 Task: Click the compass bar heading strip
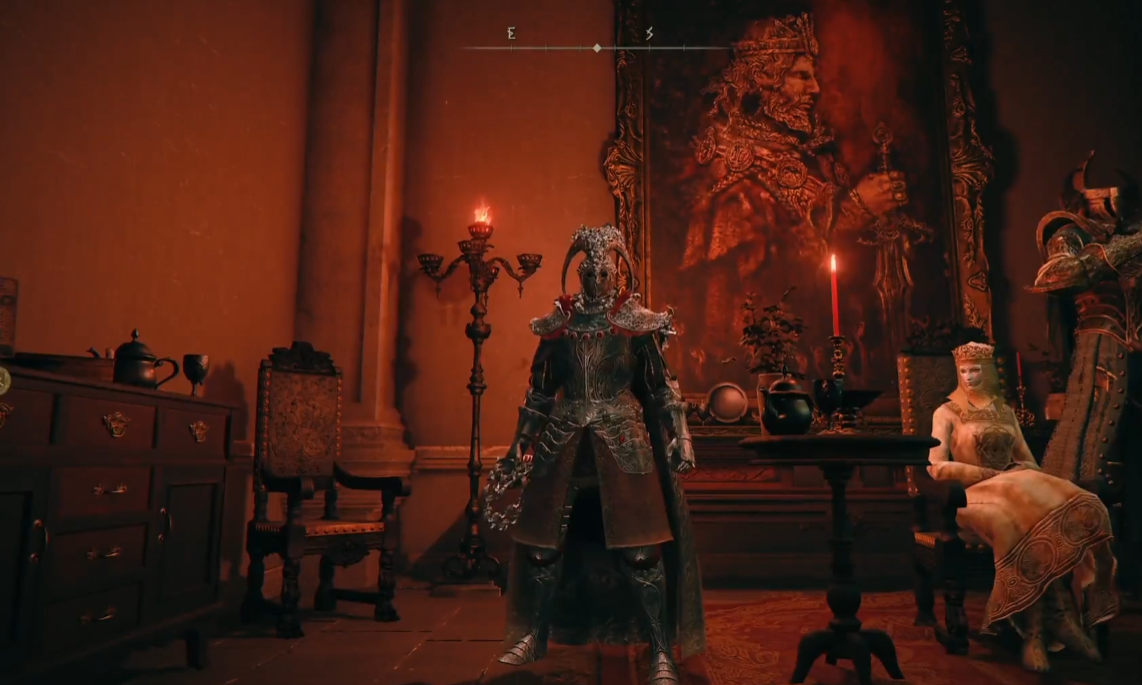(x=596, y=46)
